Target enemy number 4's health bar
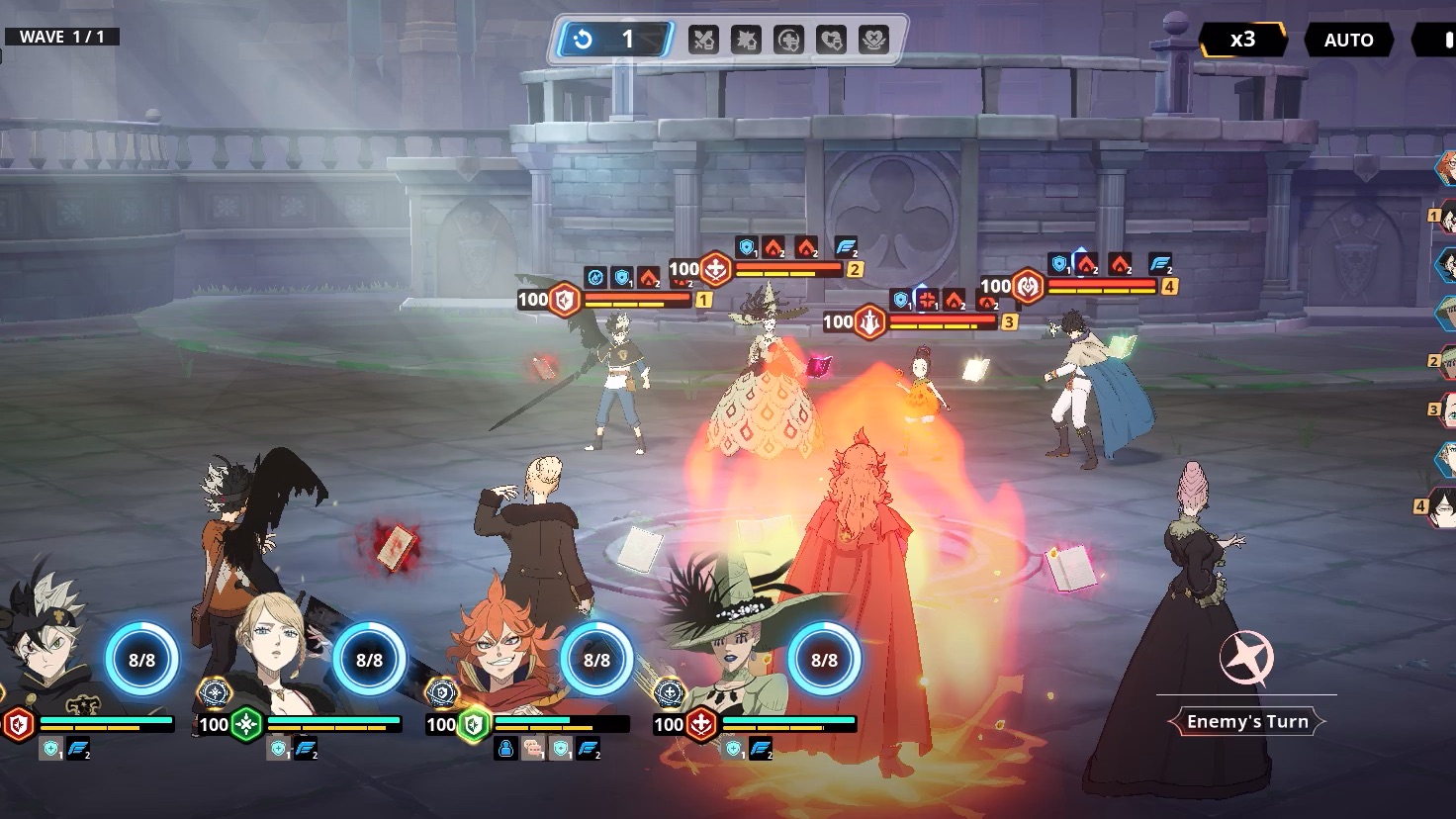This screenshot has height=819, width=1456. point(1101,287)
